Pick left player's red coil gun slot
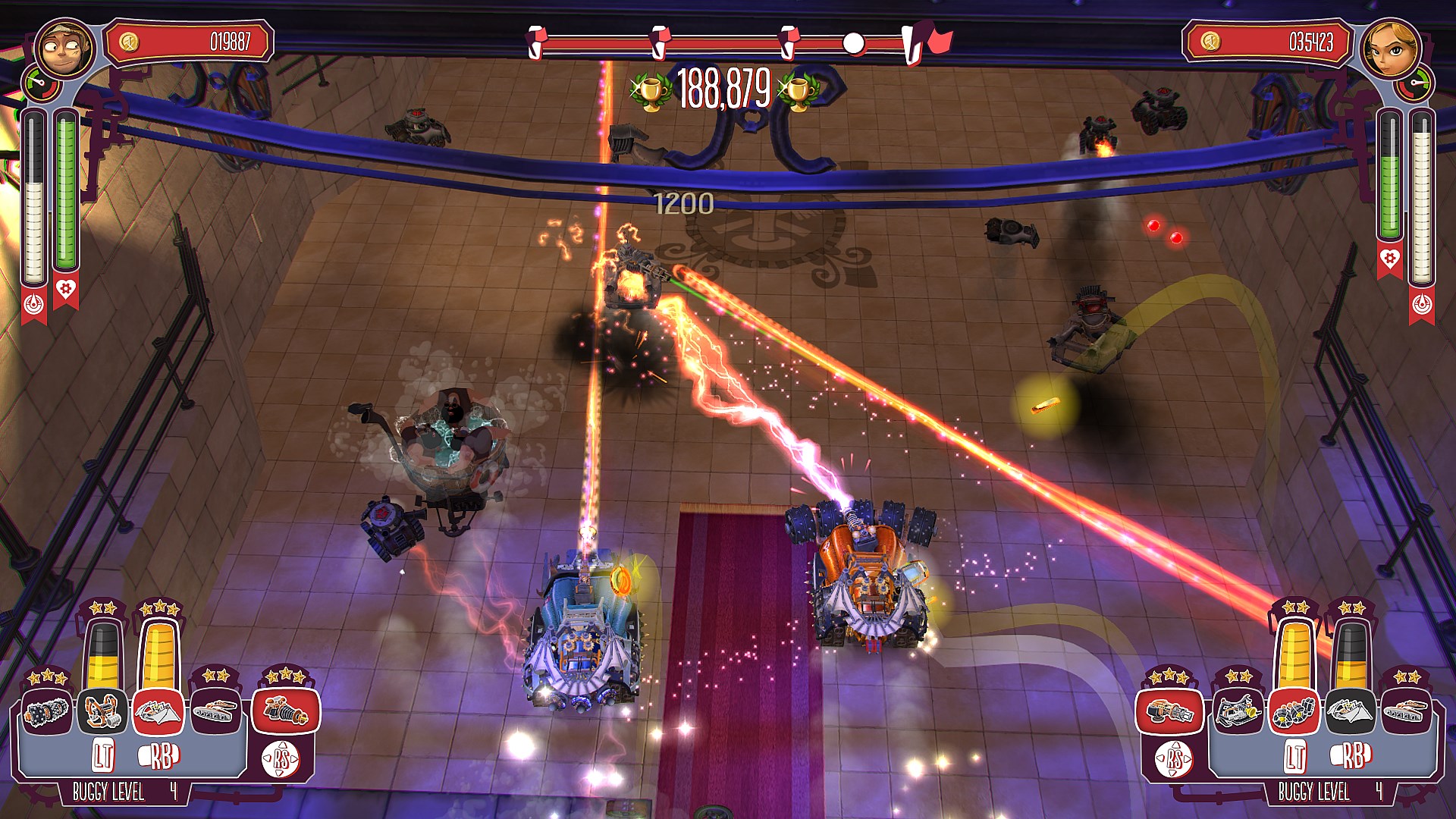This screenshot has height=819, width=1456. coord(285,711)
